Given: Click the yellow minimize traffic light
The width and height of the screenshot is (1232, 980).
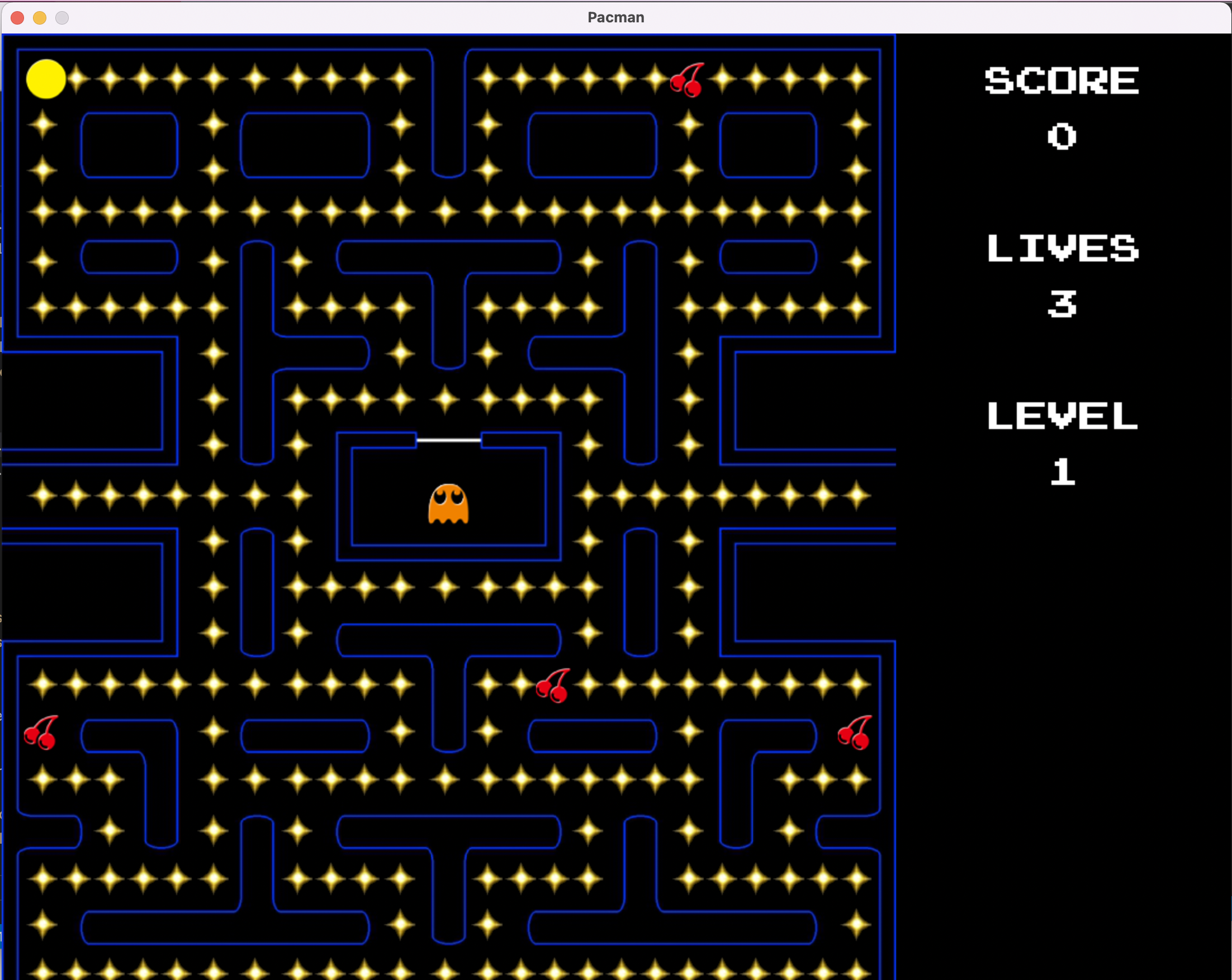Looking at the screenshot, I should pyautogui.click(x=40, y=18).
